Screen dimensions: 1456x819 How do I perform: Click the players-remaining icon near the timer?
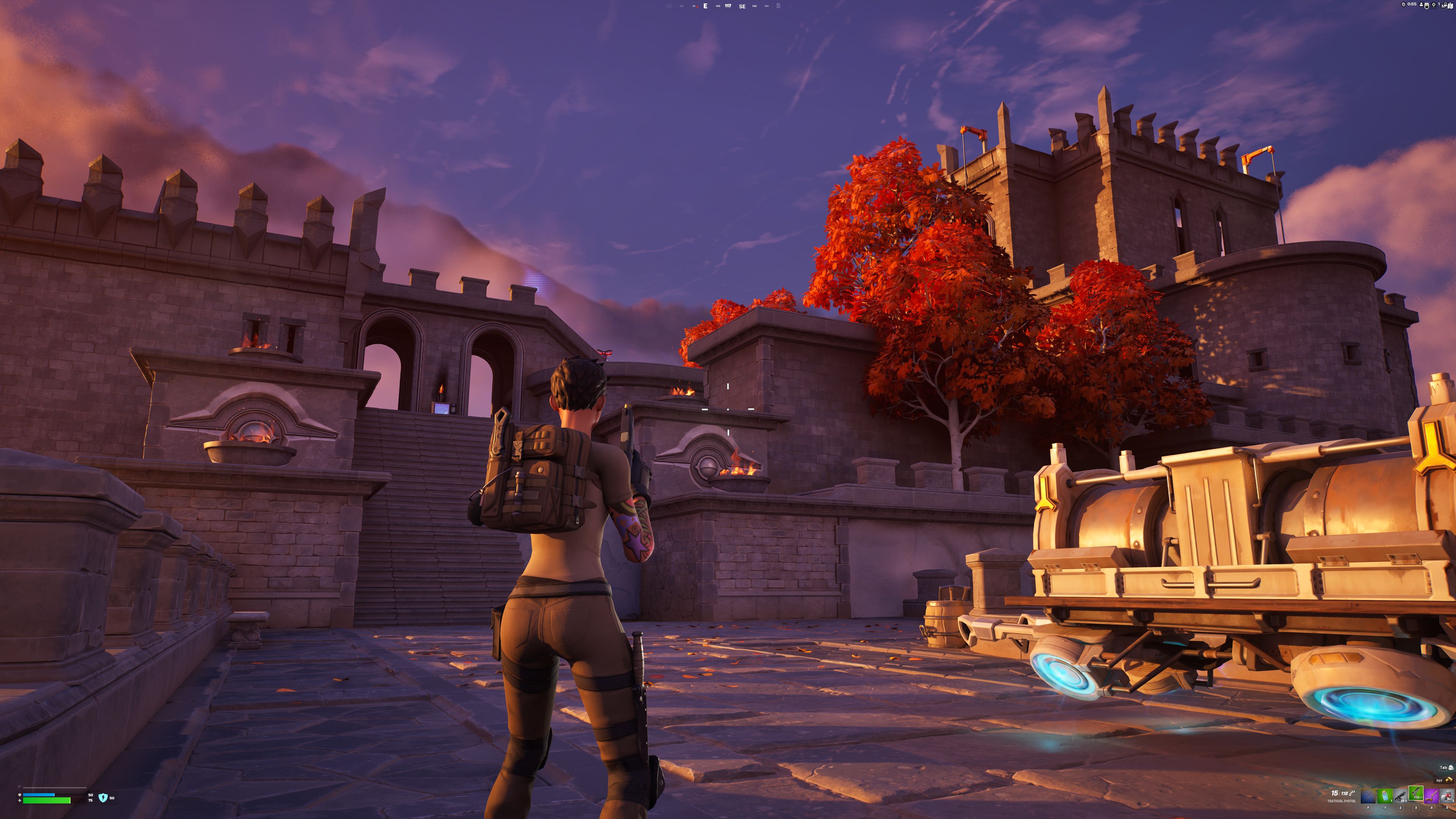tap(1421, 5)
